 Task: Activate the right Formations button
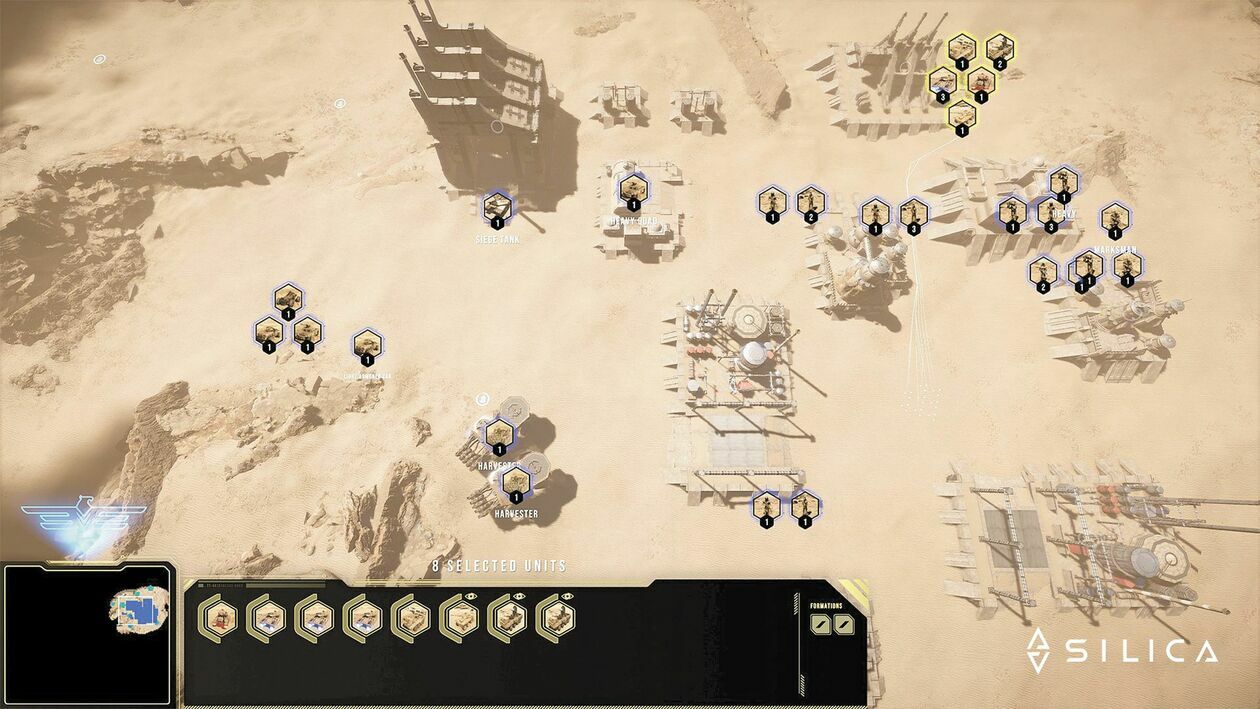(844, 624)
